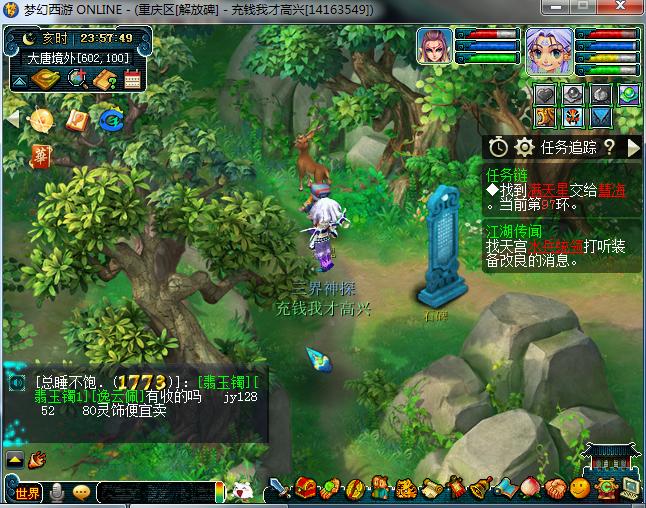The image size is (646, 508).
Task: Click the red opera mask buff icon
Action: point(573,117)
